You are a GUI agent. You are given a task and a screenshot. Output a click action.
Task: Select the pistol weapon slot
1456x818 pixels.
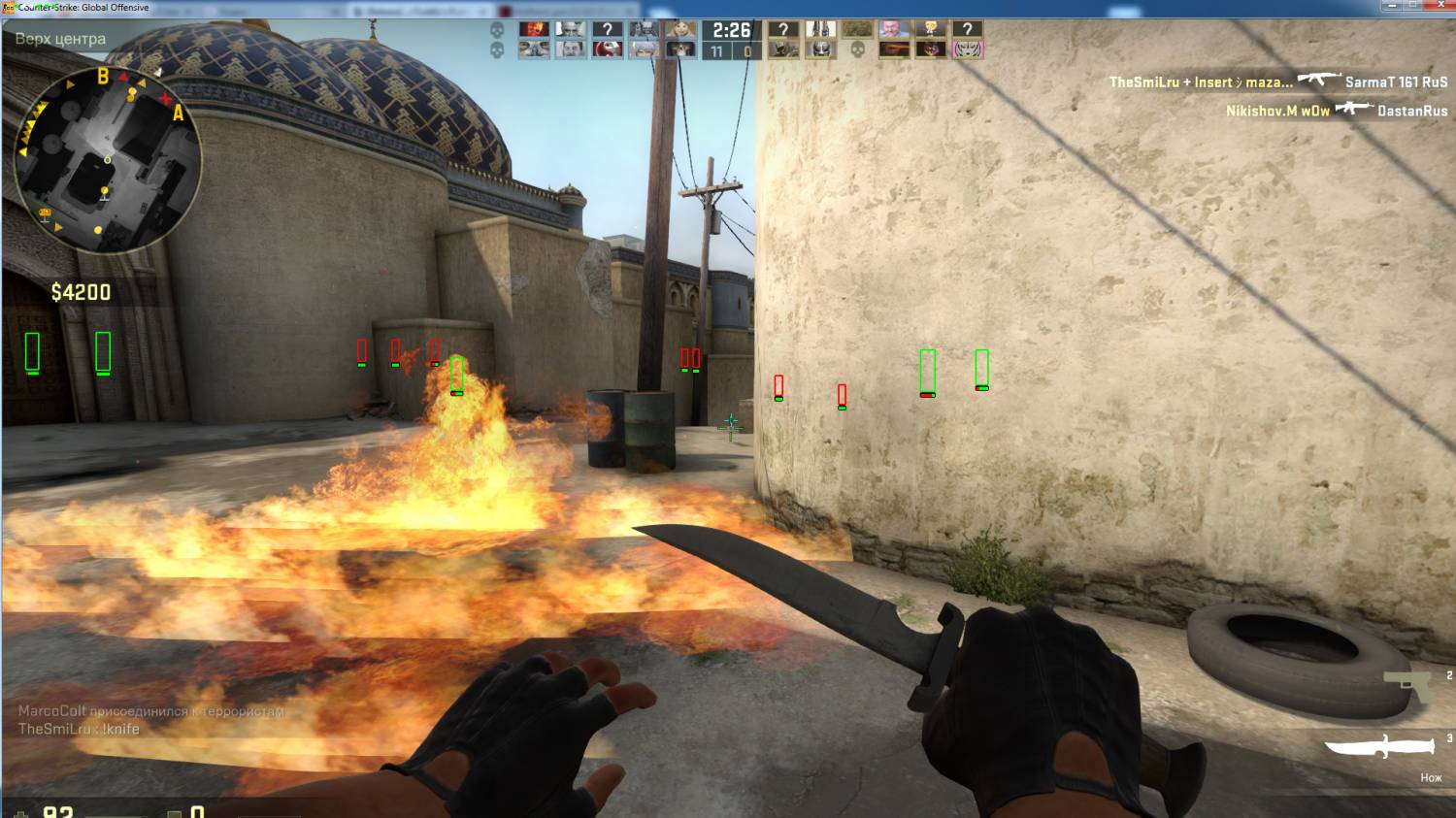(x=1407, y=684)
